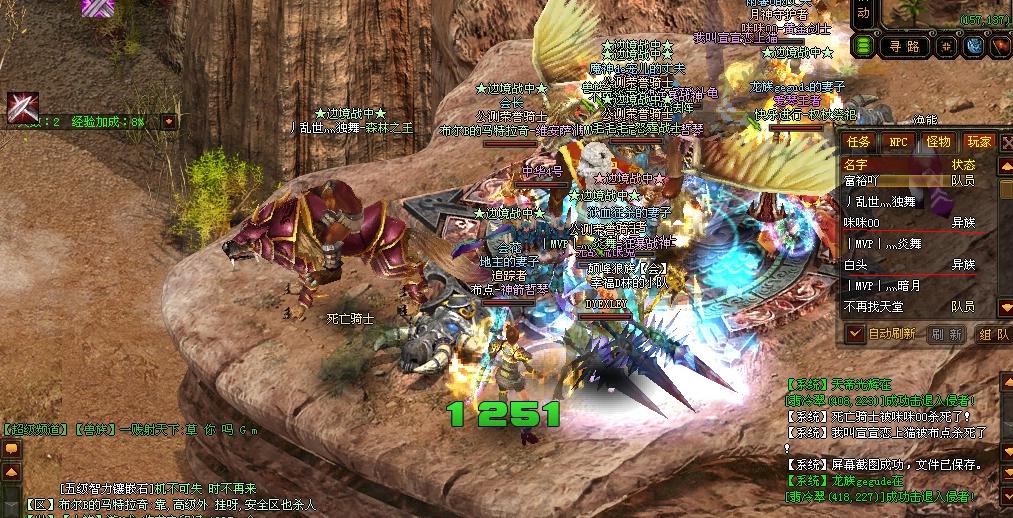Switch to the 怪物 monsters tab

point(939,142)
